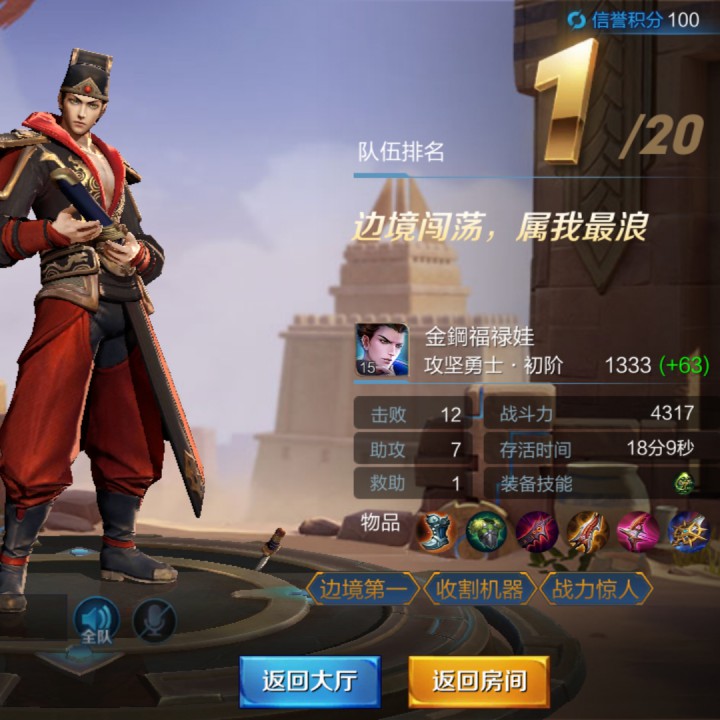Click the 返回大厅 (return to lobby) button

(309, 681)
